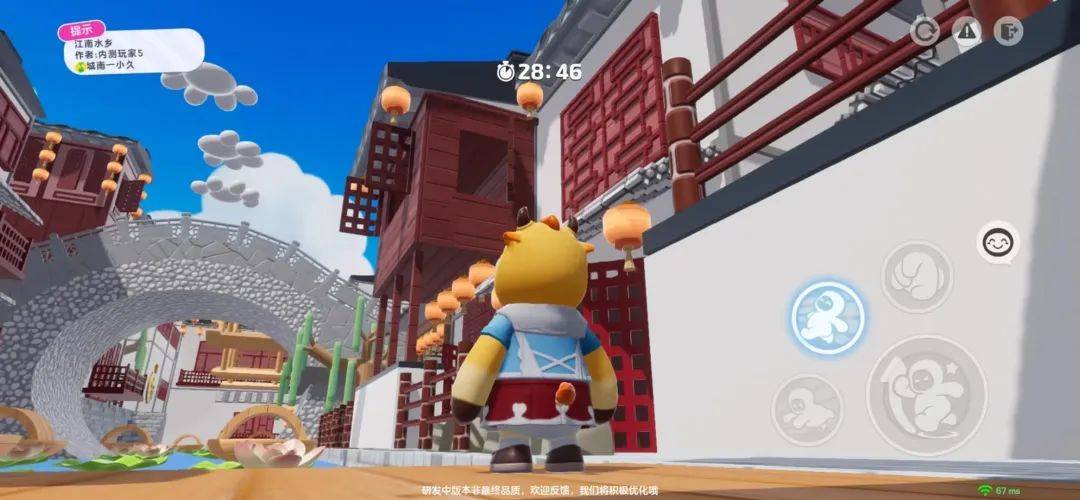
Task: Tap the circular arrow reset button
Action: click(924, 31)
